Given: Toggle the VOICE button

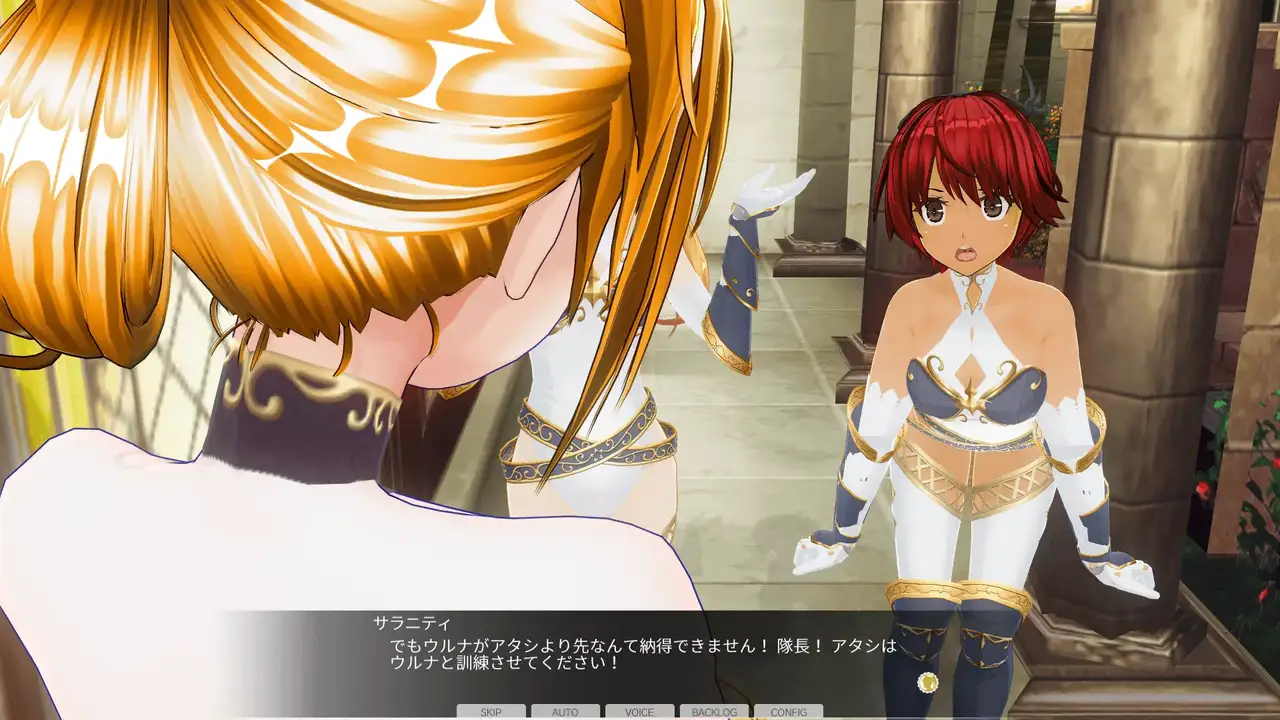Looking at the screenshot, I should point(639,712).
